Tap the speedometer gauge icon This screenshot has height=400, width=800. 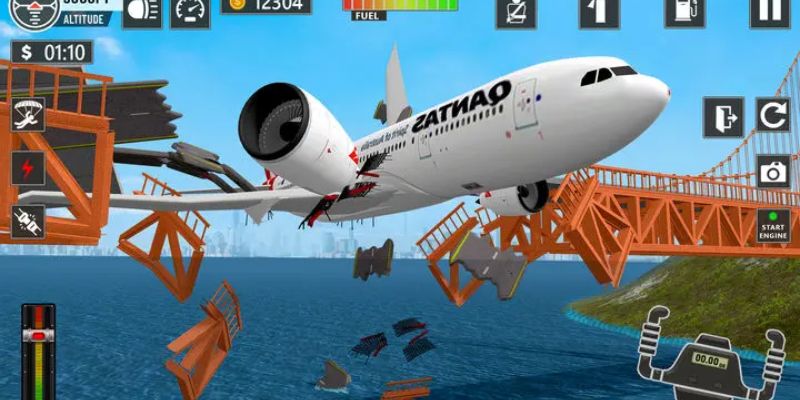[190, 10]
